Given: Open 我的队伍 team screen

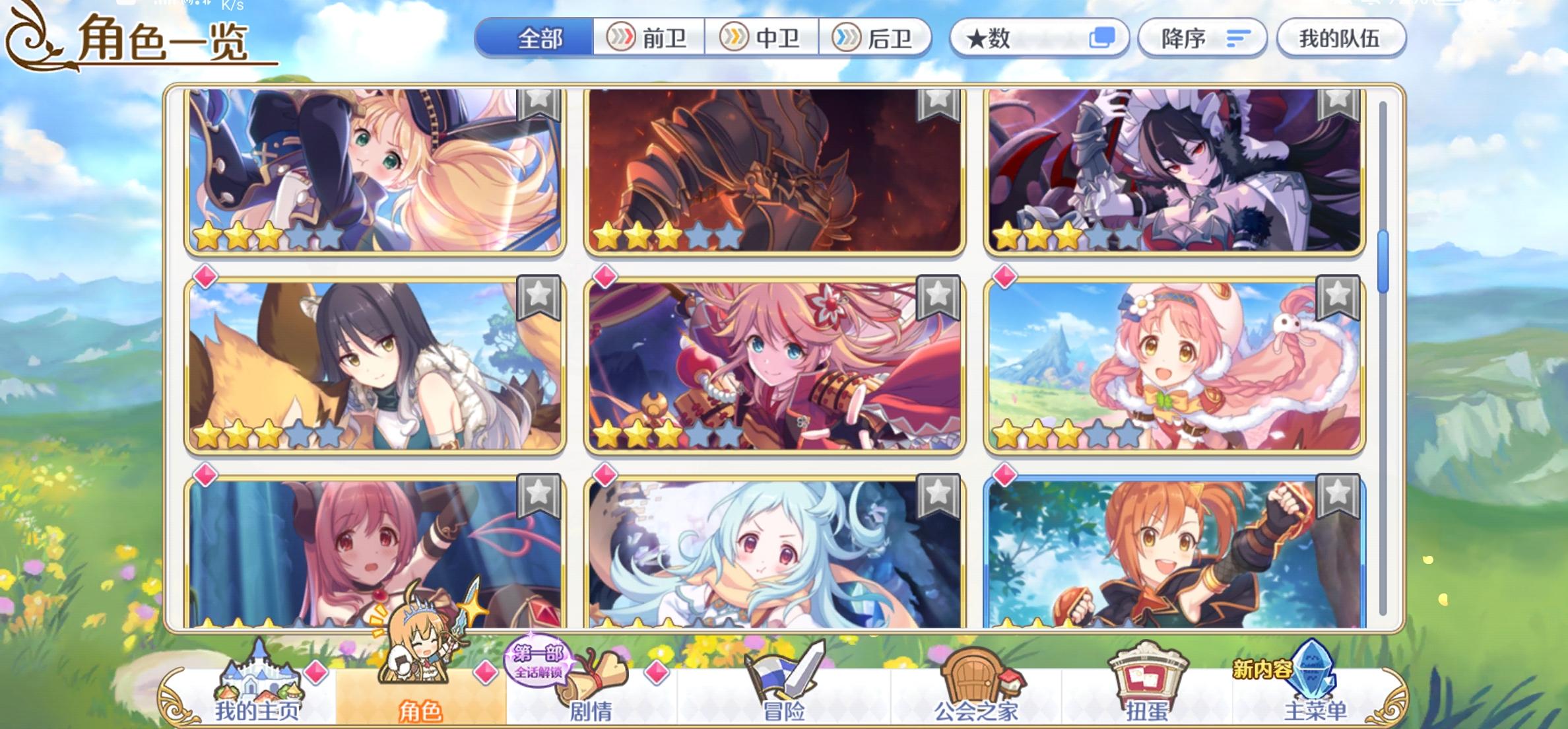Looking at the screenshot, I should pyautogui.click(x=1339, y=39).
